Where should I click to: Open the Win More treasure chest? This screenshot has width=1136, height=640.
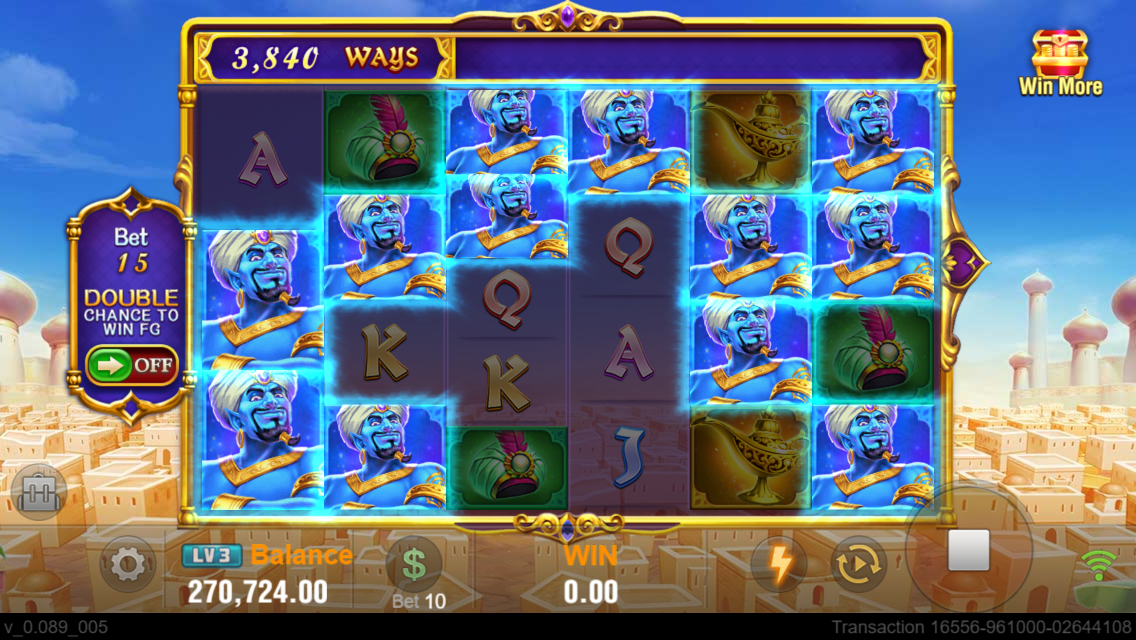[1060, 62]
